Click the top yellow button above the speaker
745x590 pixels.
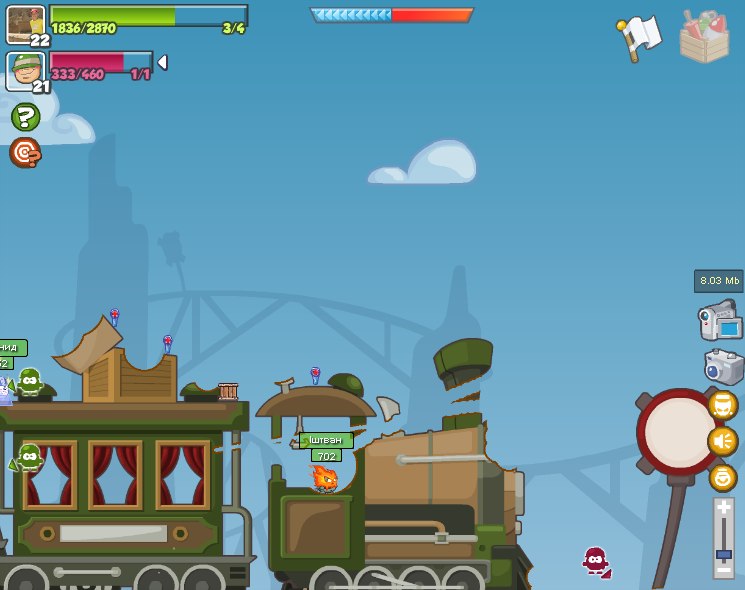point(723,405)
